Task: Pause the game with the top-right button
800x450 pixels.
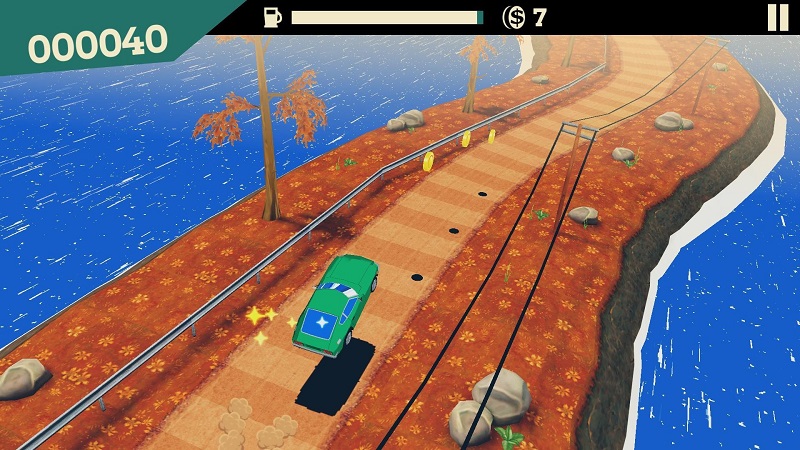Action: click(x=777, y=17)
